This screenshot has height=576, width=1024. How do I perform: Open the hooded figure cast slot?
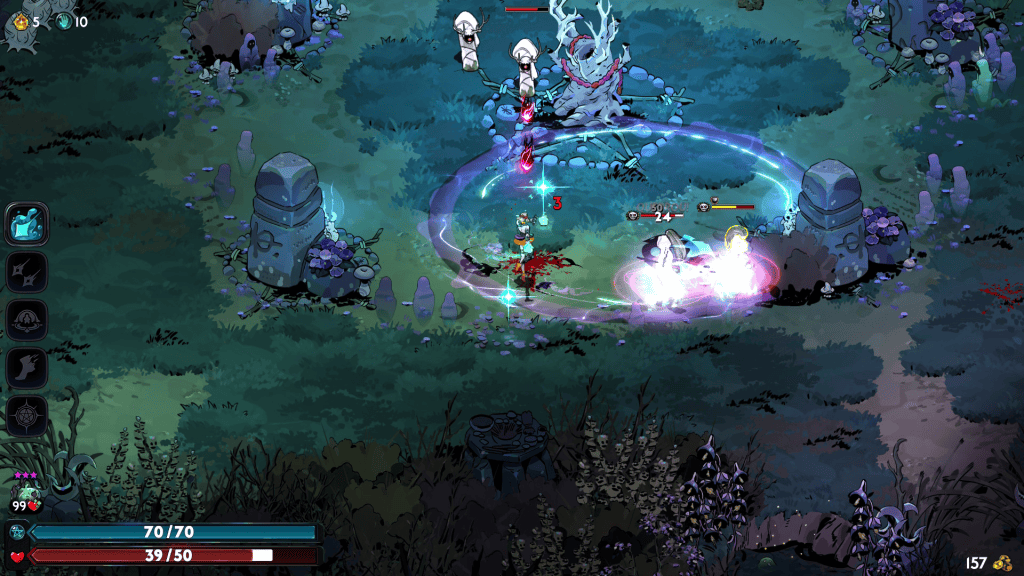[27, 320]
